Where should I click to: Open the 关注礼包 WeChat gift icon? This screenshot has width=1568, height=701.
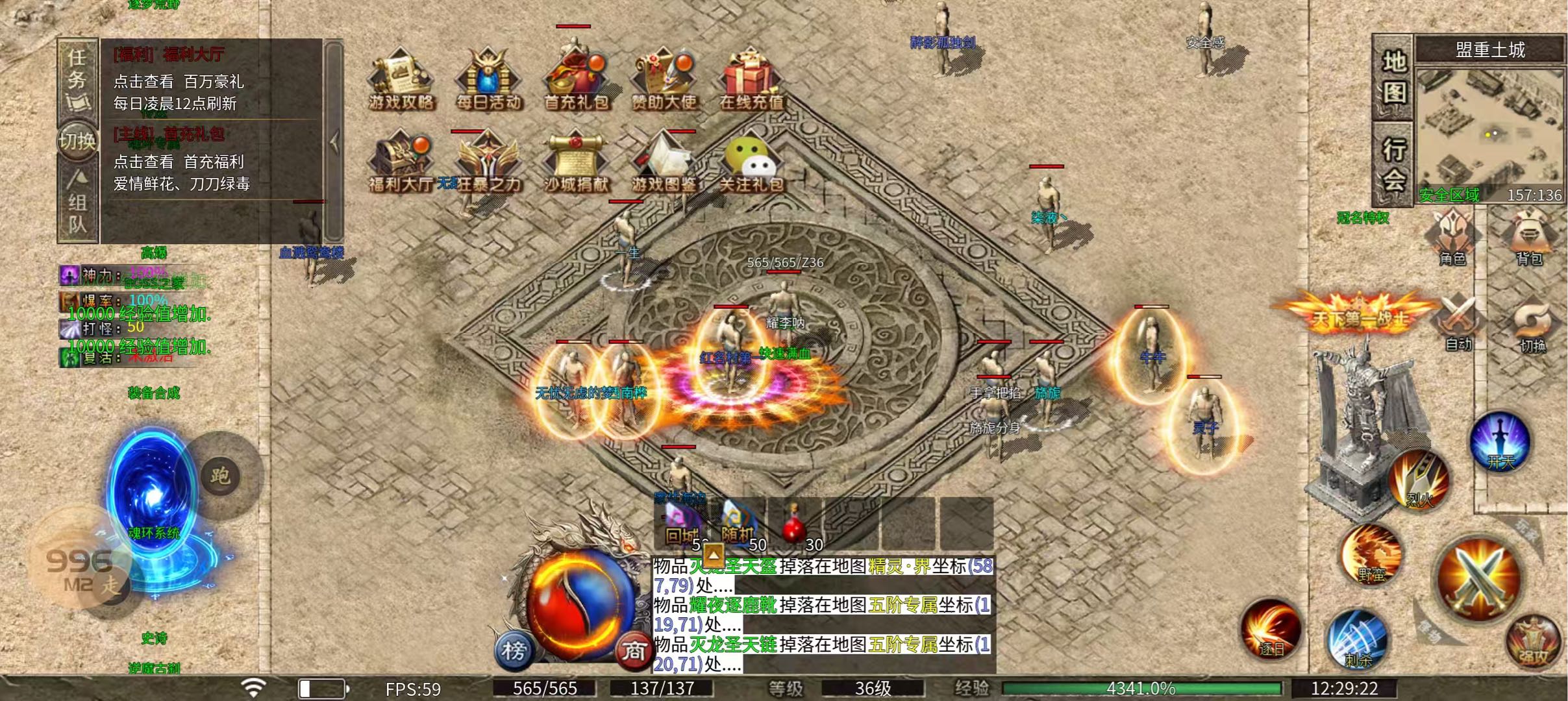tap(751, 162)
